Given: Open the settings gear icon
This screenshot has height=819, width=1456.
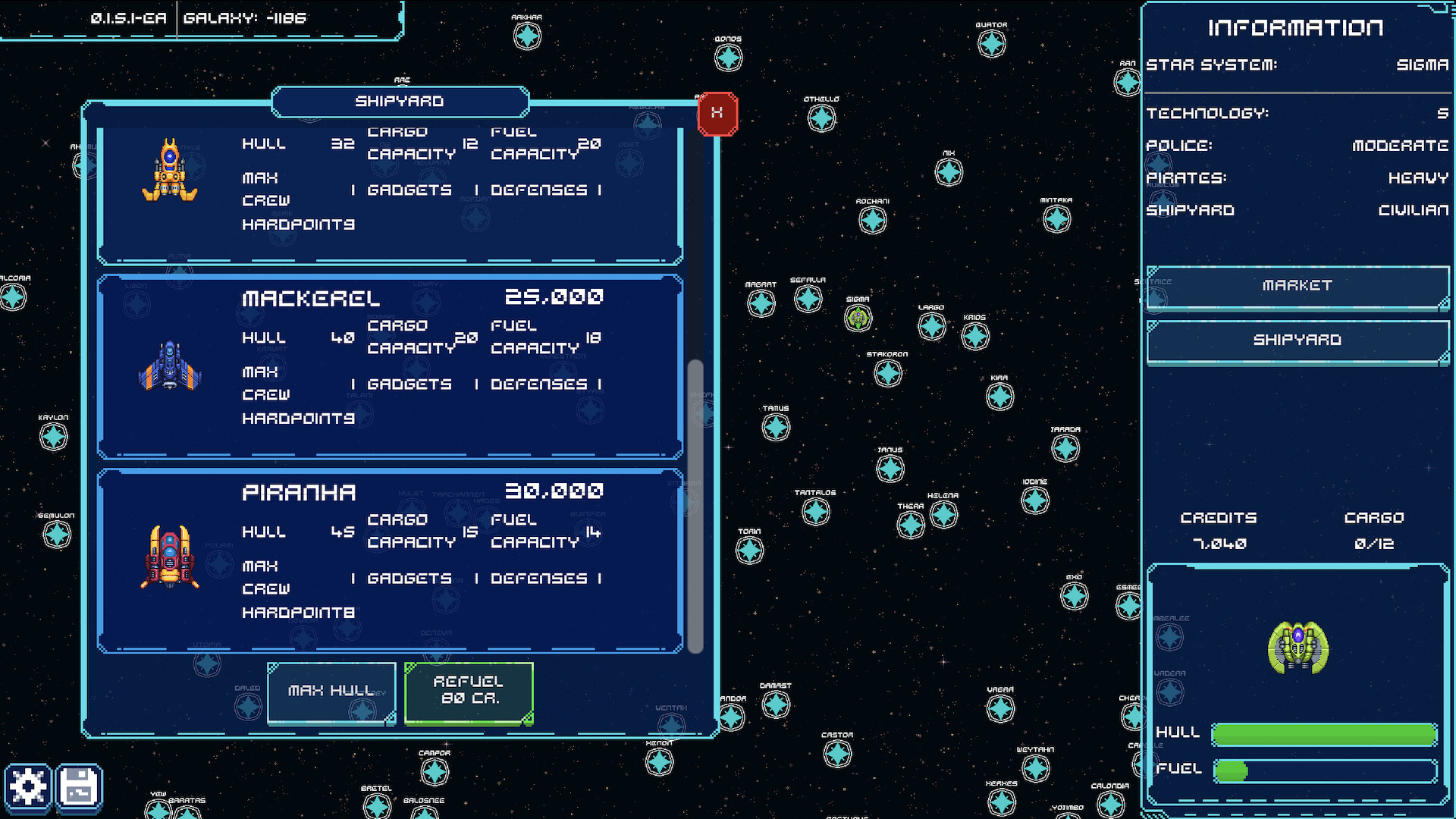Looking at the screenshot, I should tap(29, 787).
